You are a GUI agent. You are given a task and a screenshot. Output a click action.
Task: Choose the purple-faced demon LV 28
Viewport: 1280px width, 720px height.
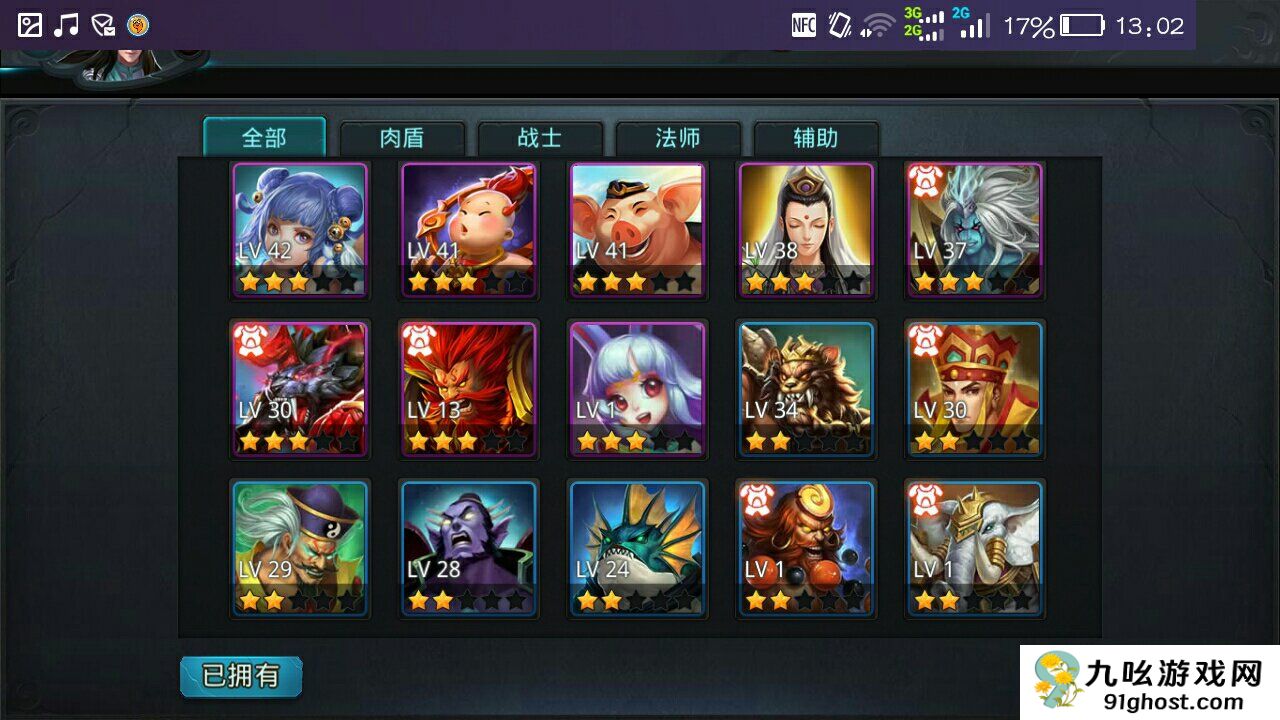pos(469,548)
